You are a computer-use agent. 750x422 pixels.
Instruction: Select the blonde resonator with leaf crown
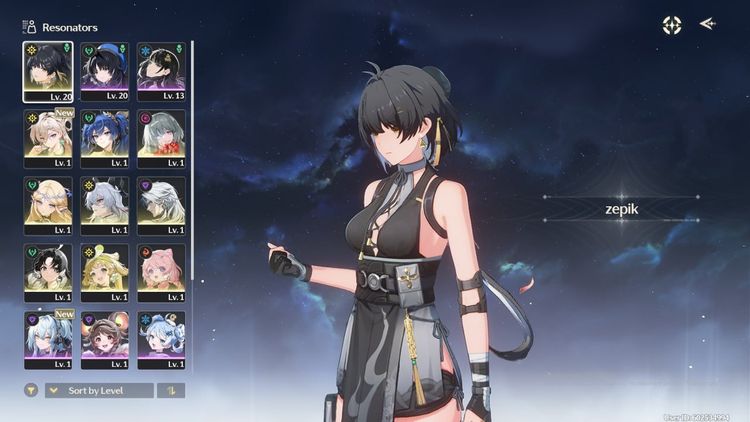[x=48, y=205]
